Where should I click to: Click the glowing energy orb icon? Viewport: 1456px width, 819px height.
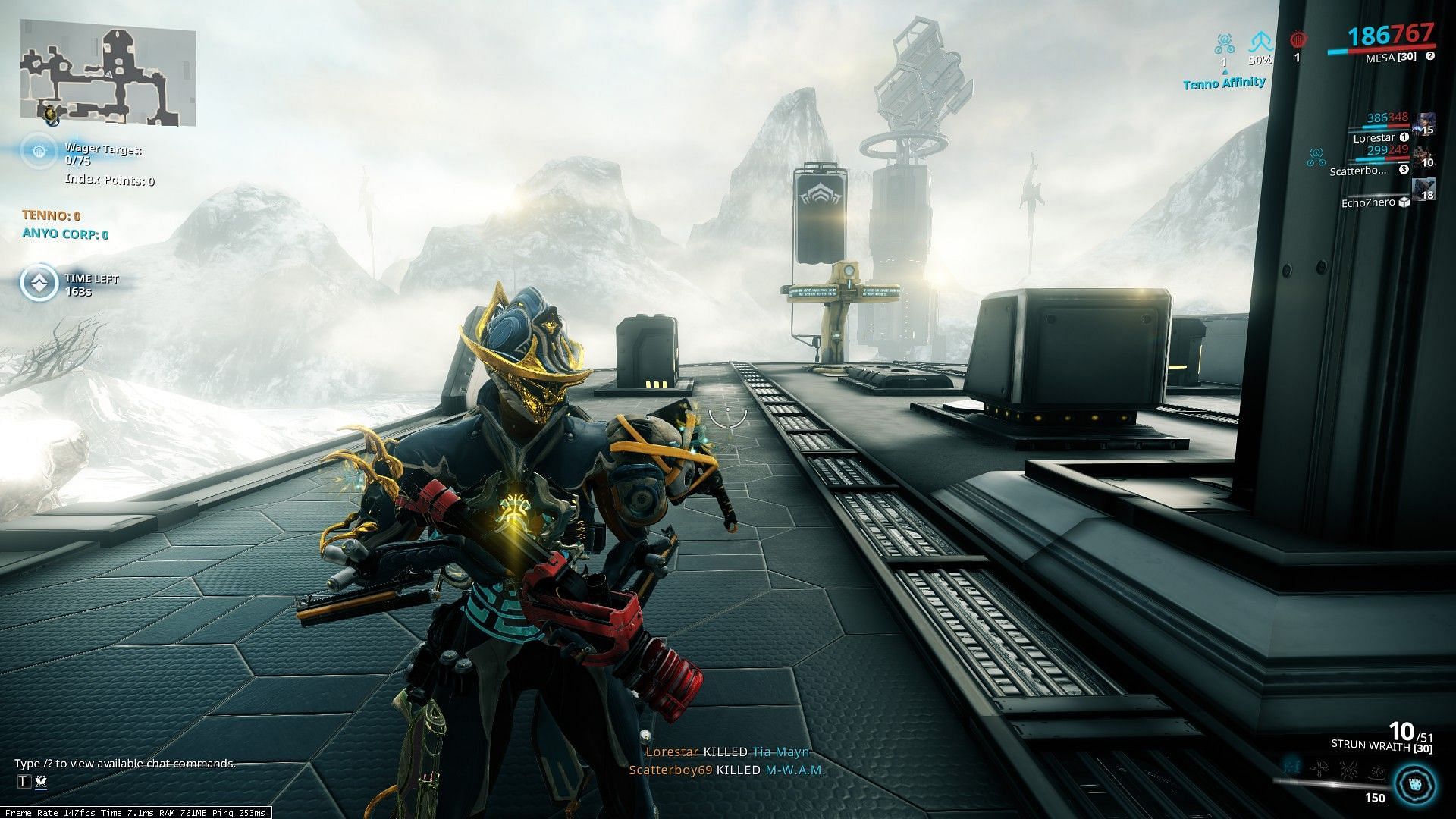click(x=1415, y=784)
